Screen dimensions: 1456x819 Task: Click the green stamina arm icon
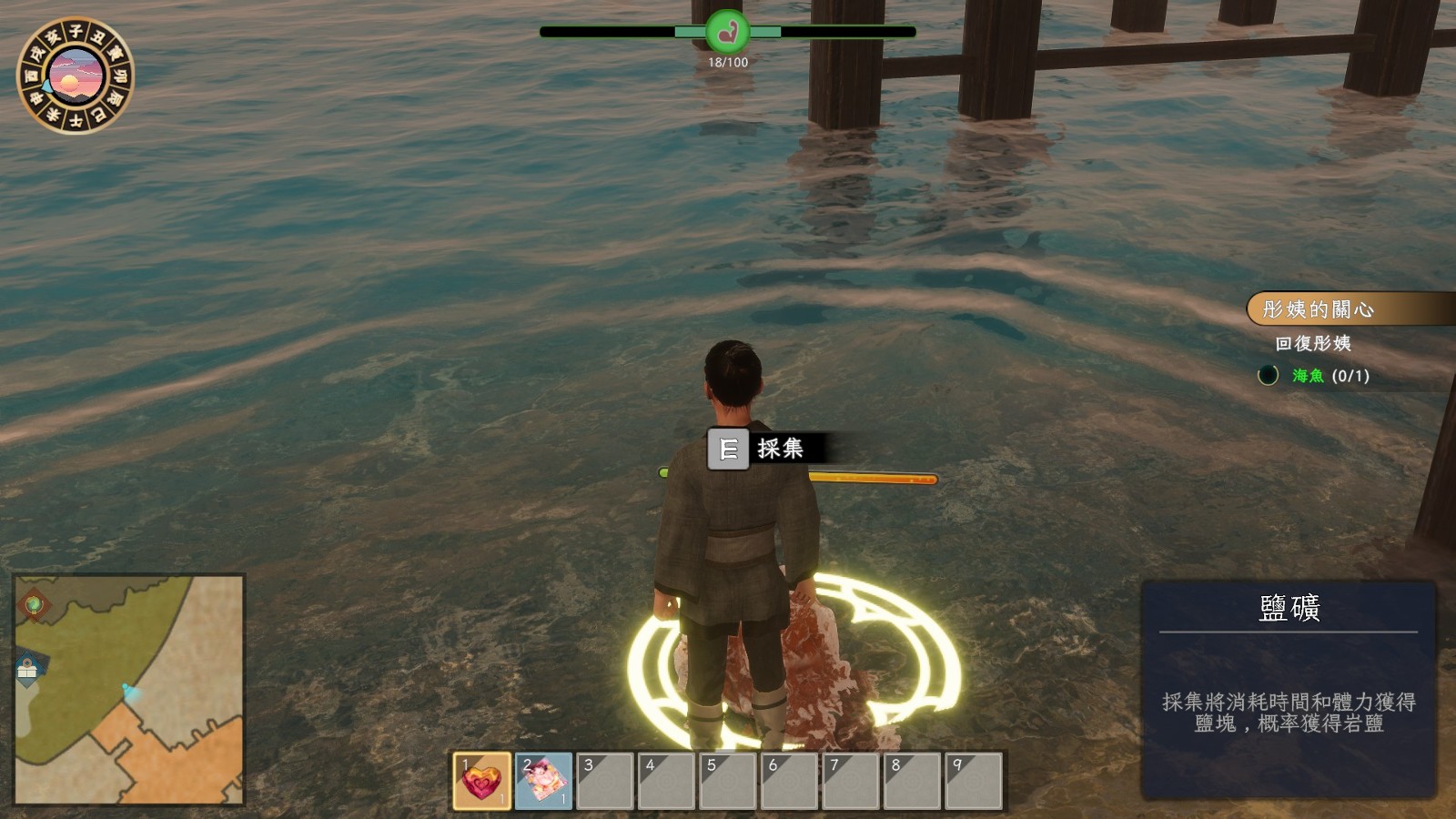tap(727, 33)
